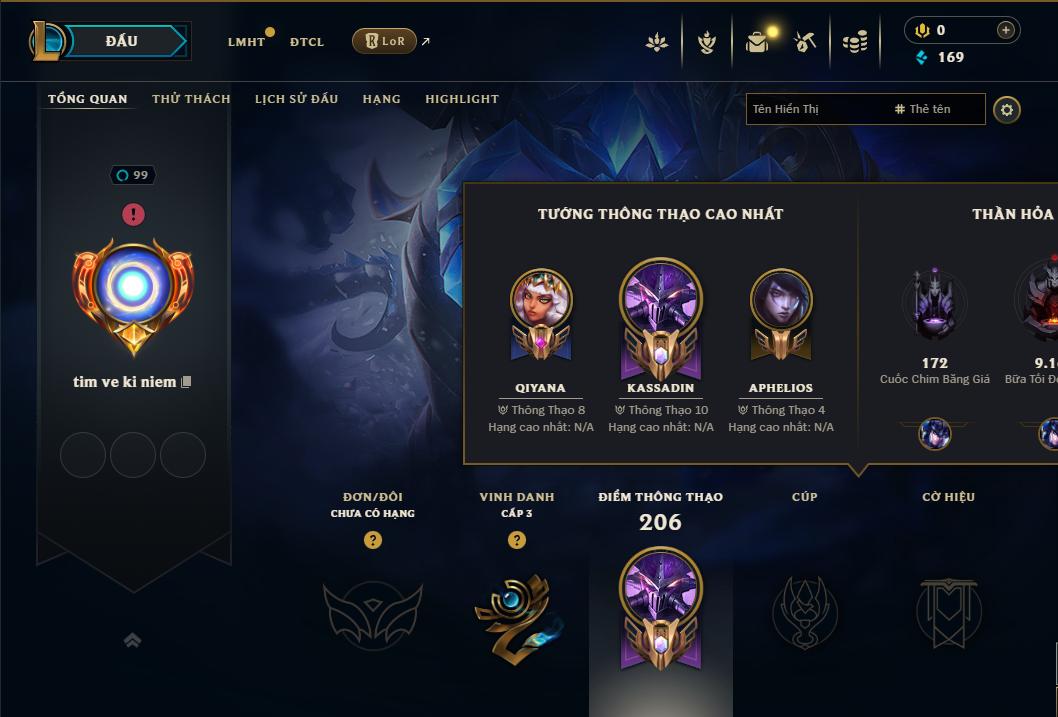
Task: Show the CÚP trophy section
Action: (805, 612)
